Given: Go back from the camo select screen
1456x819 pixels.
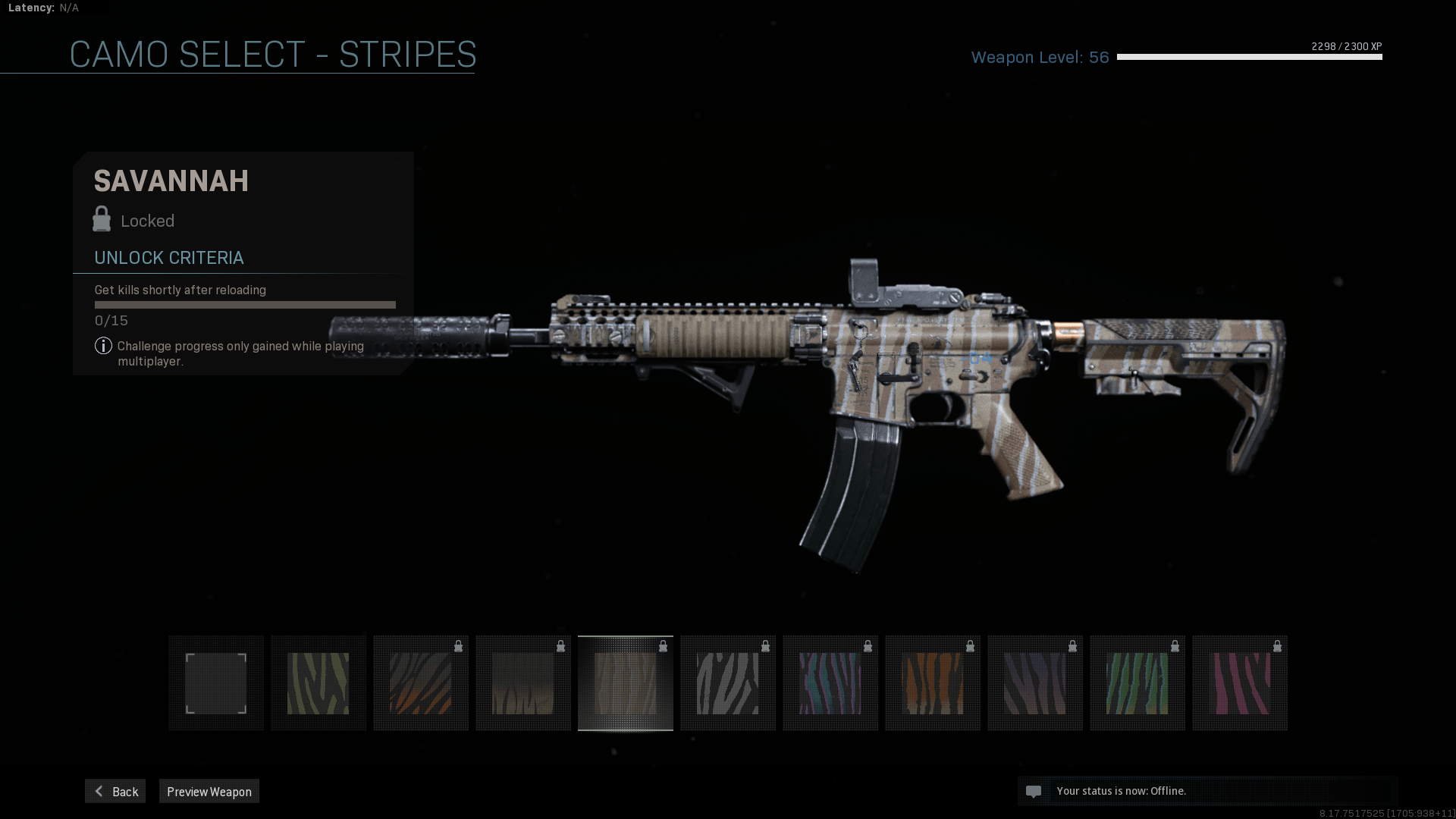Looking at the screenshot, I should pos(115,791).
